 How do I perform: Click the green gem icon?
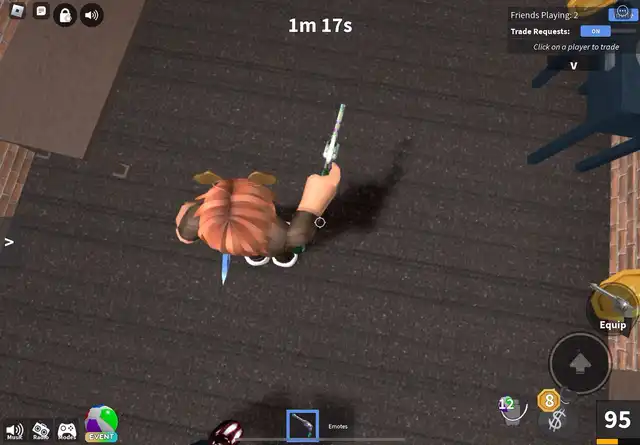point(507,404)
